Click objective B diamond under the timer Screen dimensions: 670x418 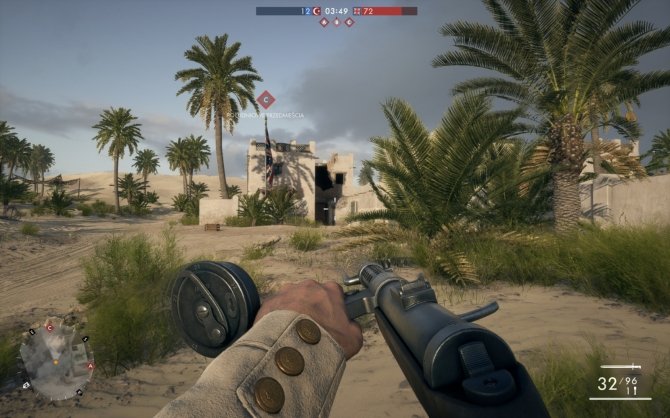(336, 21)
